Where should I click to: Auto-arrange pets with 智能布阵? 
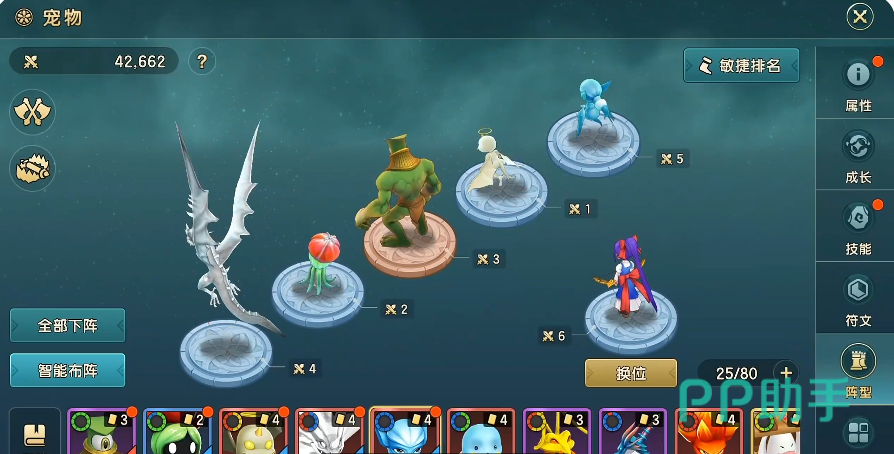[x=67, y=370]
